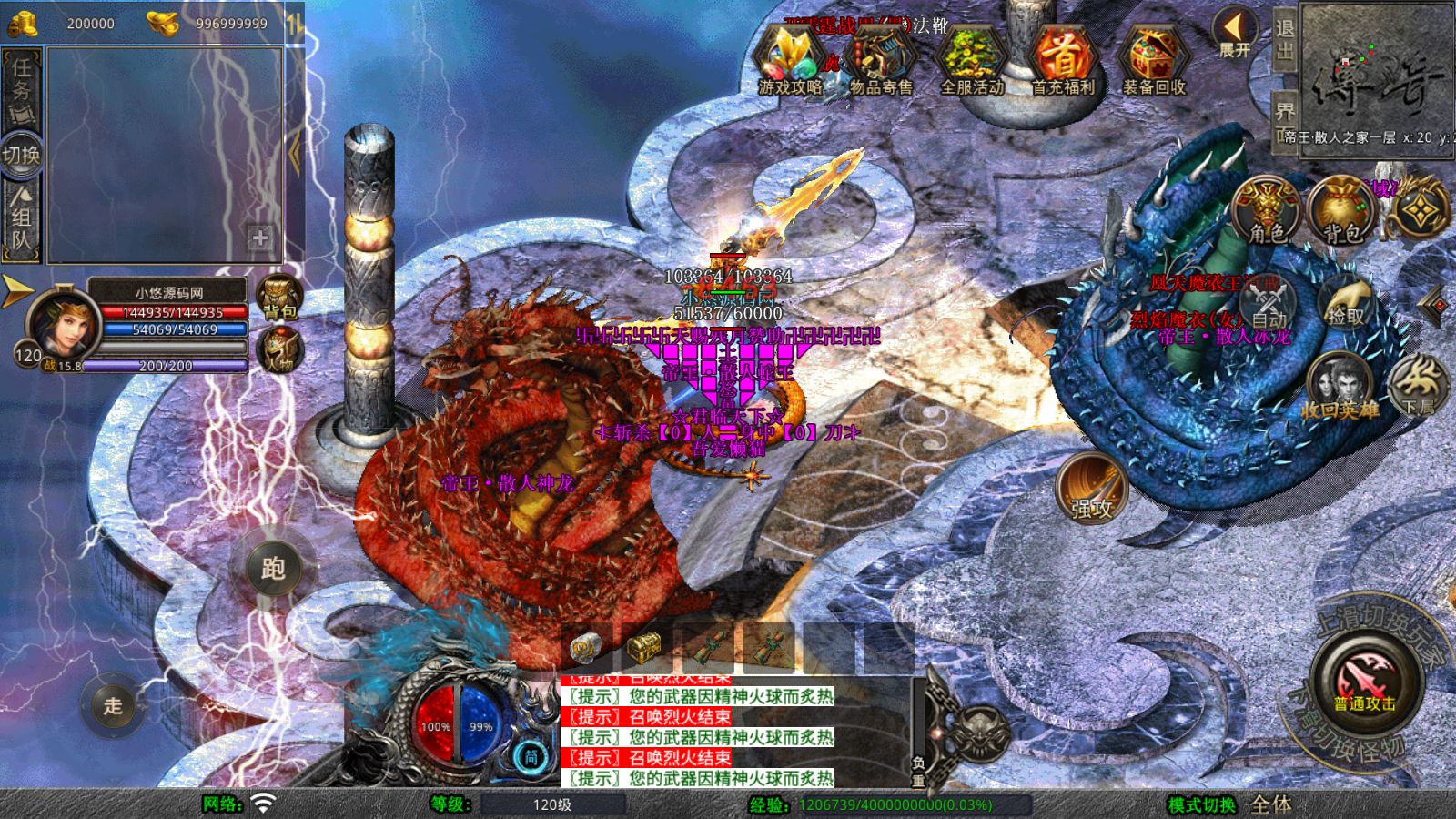Open the 物品寄售 consignment shop
This screenshot has height=819, width=1456.
[881, 60]
